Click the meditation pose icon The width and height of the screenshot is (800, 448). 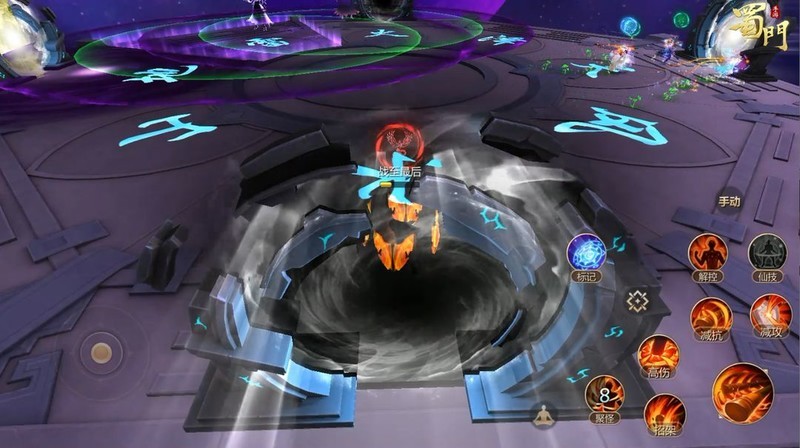coord(543,416)
